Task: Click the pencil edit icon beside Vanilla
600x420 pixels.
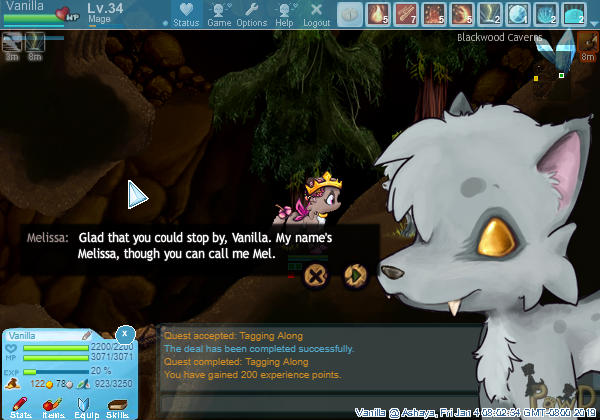Action: click(x=86, y=335)
